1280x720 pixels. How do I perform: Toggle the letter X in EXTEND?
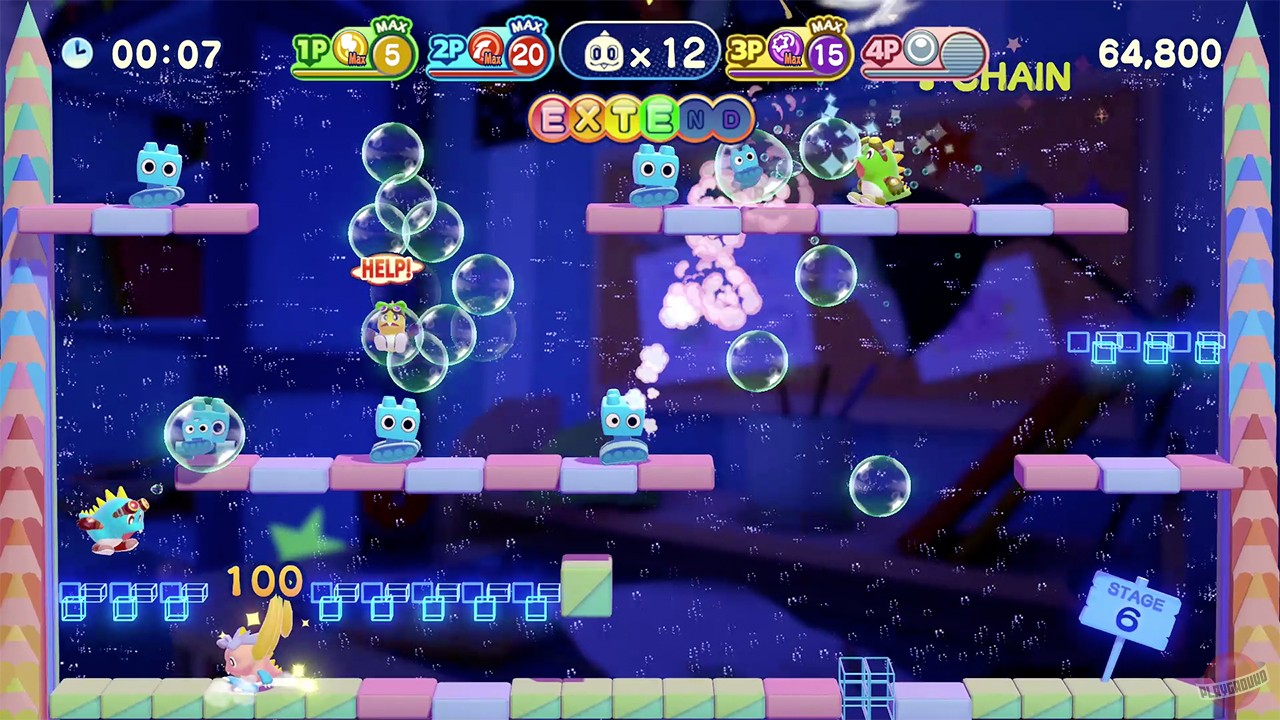(586, 117)
